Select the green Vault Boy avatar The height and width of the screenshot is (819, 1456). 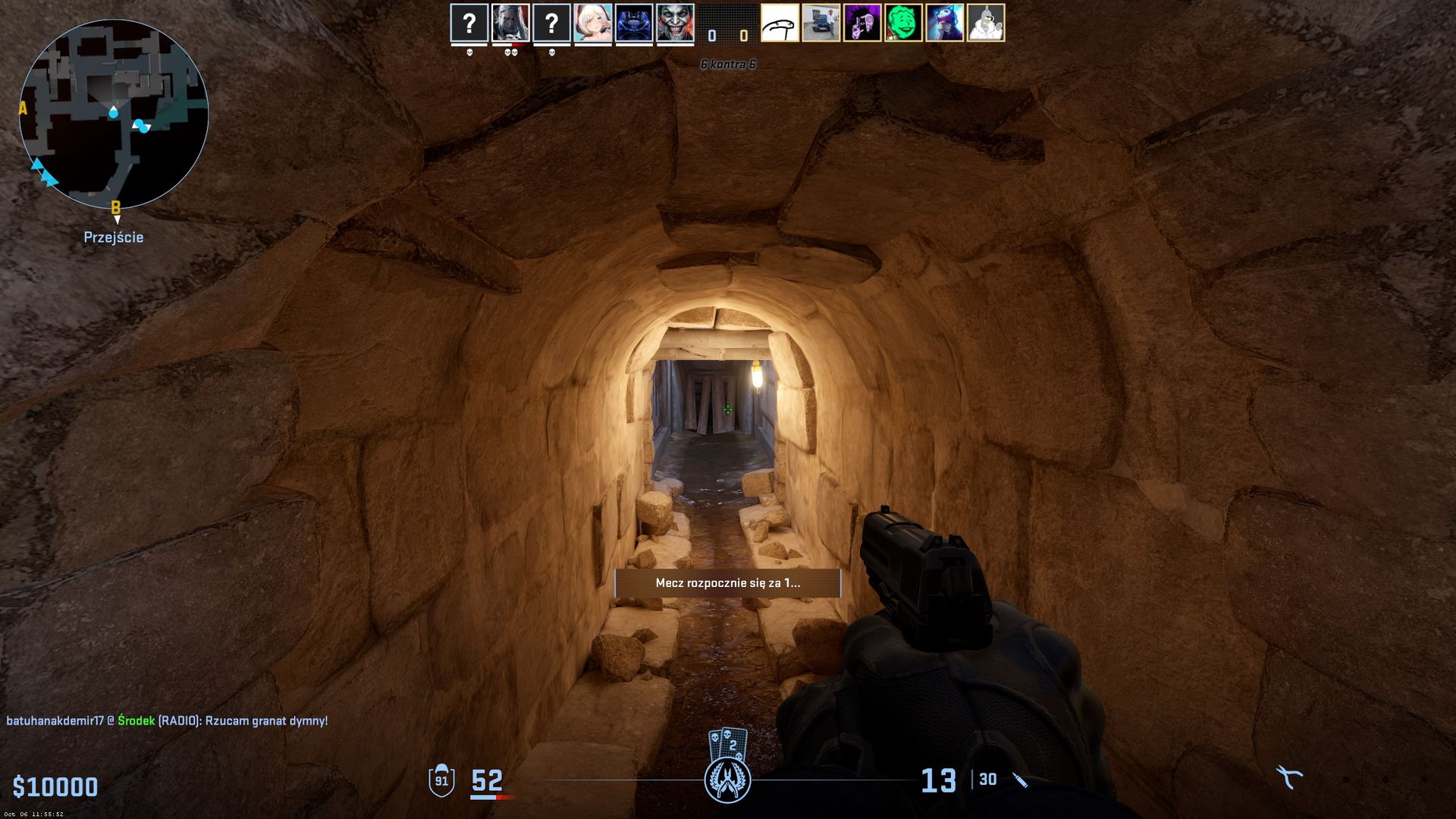903,23
